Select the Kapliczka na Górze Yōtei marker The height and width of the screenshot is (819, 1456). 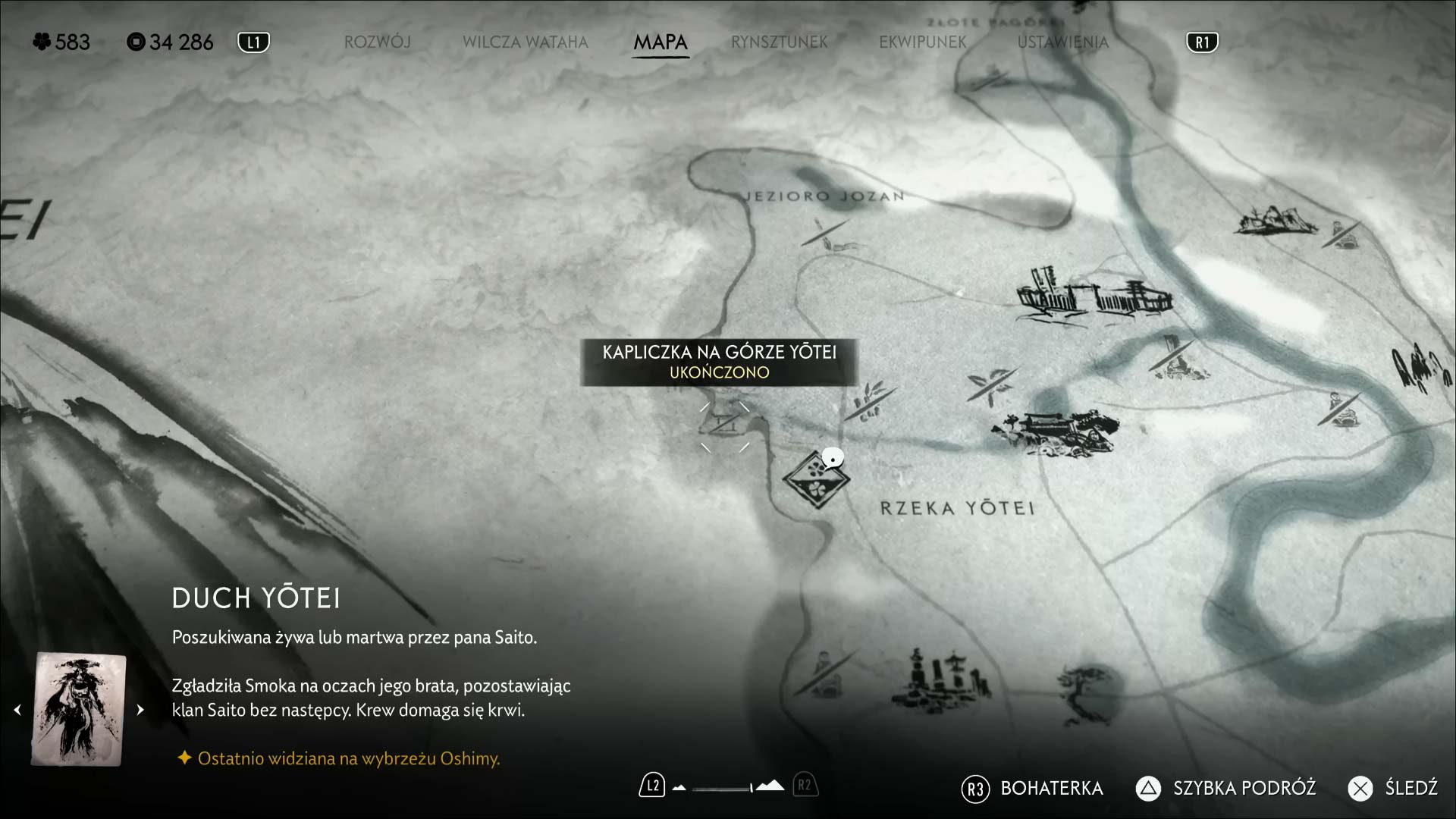724,425
